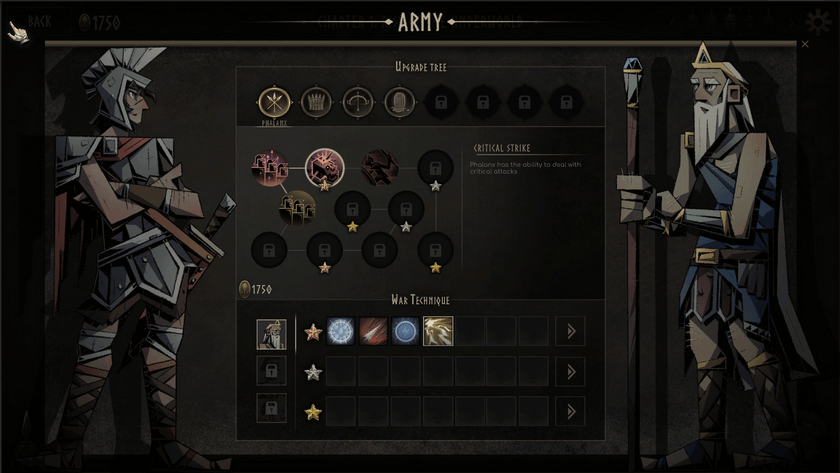Select the tower shield unit tab

coord(400,102)
